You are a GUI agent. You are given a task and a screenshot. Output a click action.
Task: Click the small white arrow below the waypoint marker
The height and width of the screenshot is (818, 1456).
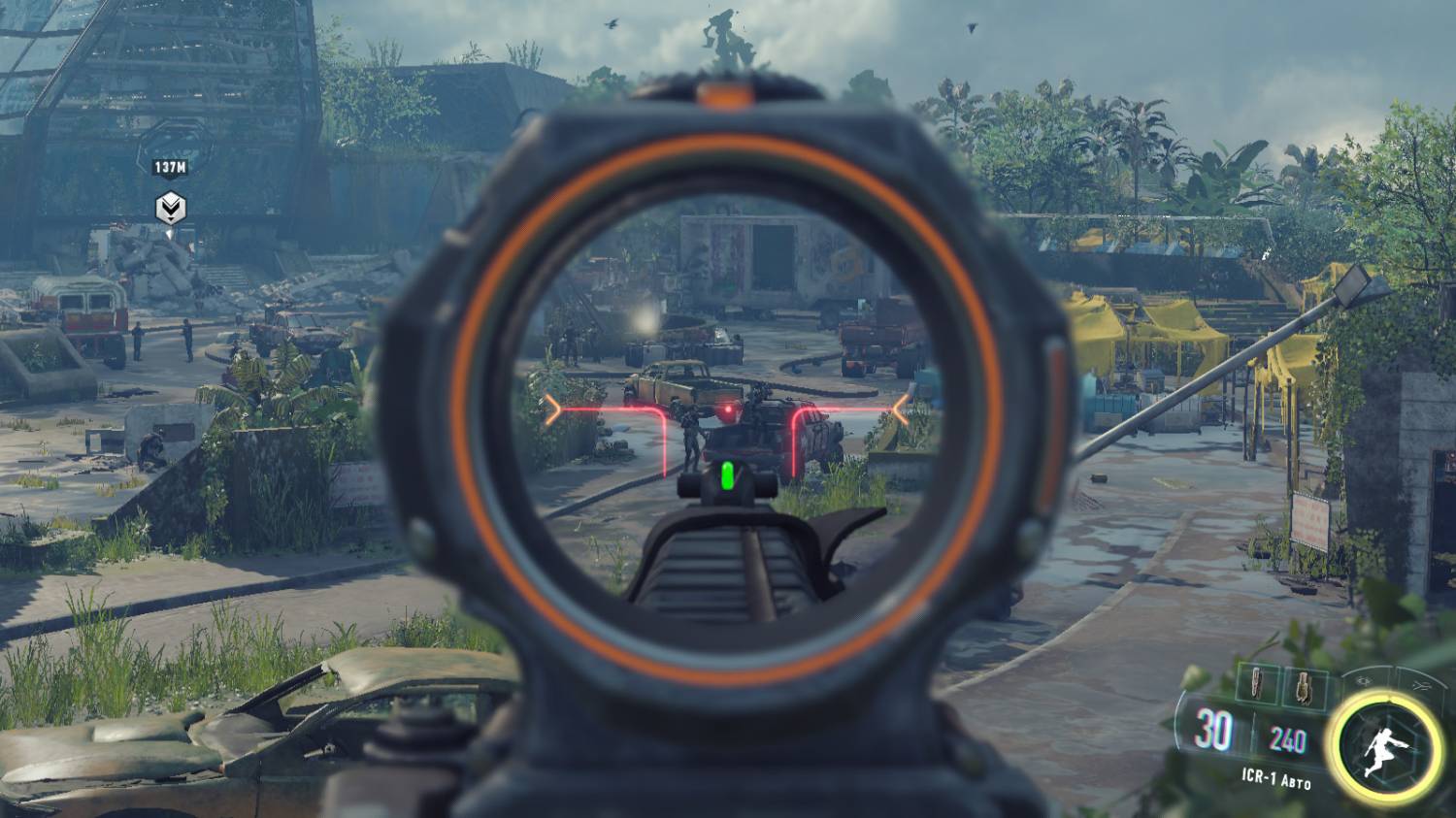pyautogui.click(x=170, y=233)
